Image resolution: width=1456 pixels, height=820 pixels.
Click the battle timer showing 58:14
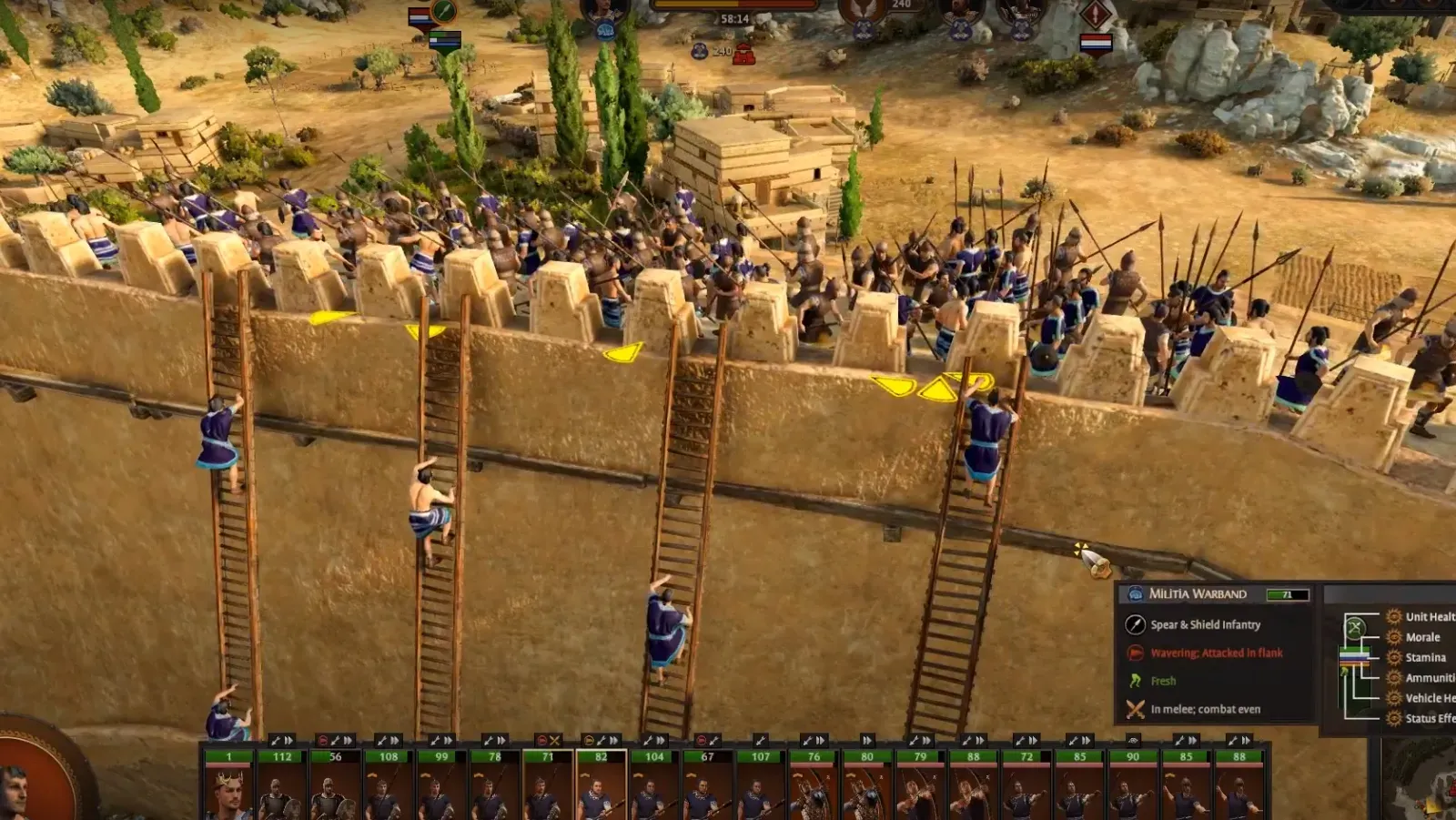coord(734,19)
